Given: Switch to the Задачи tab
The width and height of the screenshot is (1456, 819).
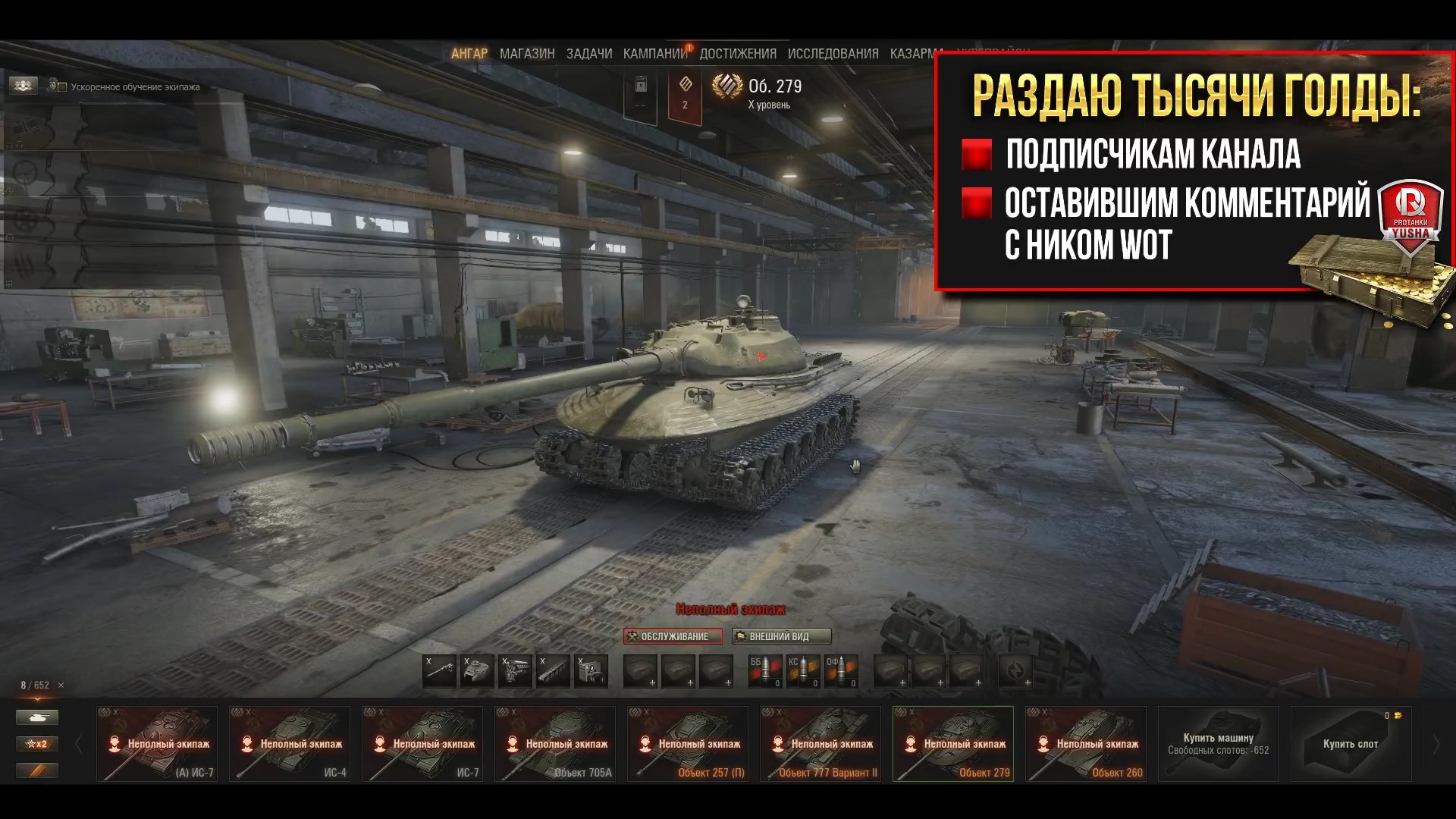Looking at the screenshot, I should pyautogui.click(x=589, y=54).
